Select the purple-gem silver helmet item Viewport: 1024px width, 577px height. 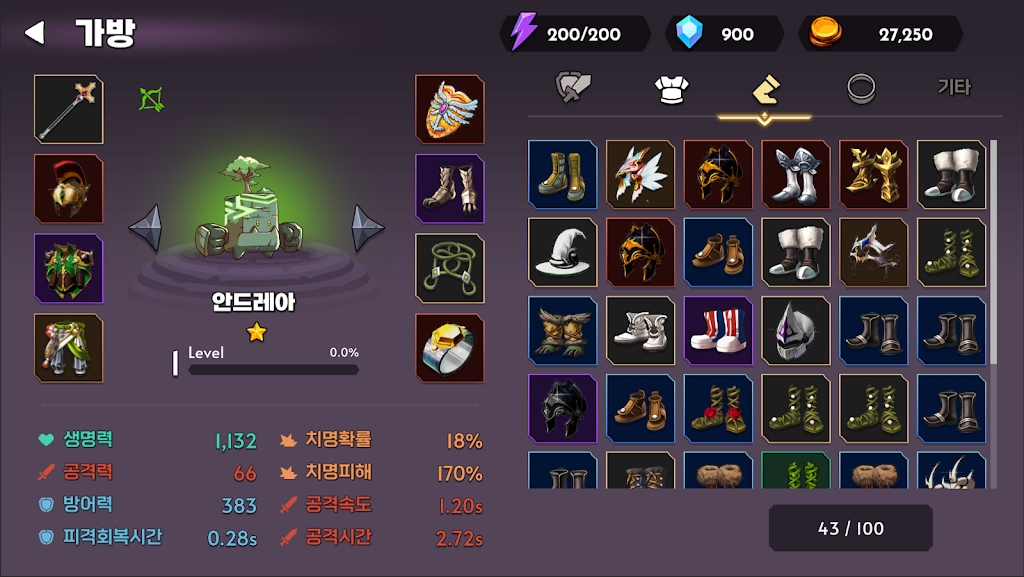pyautogui.click(x=796, y=330)
